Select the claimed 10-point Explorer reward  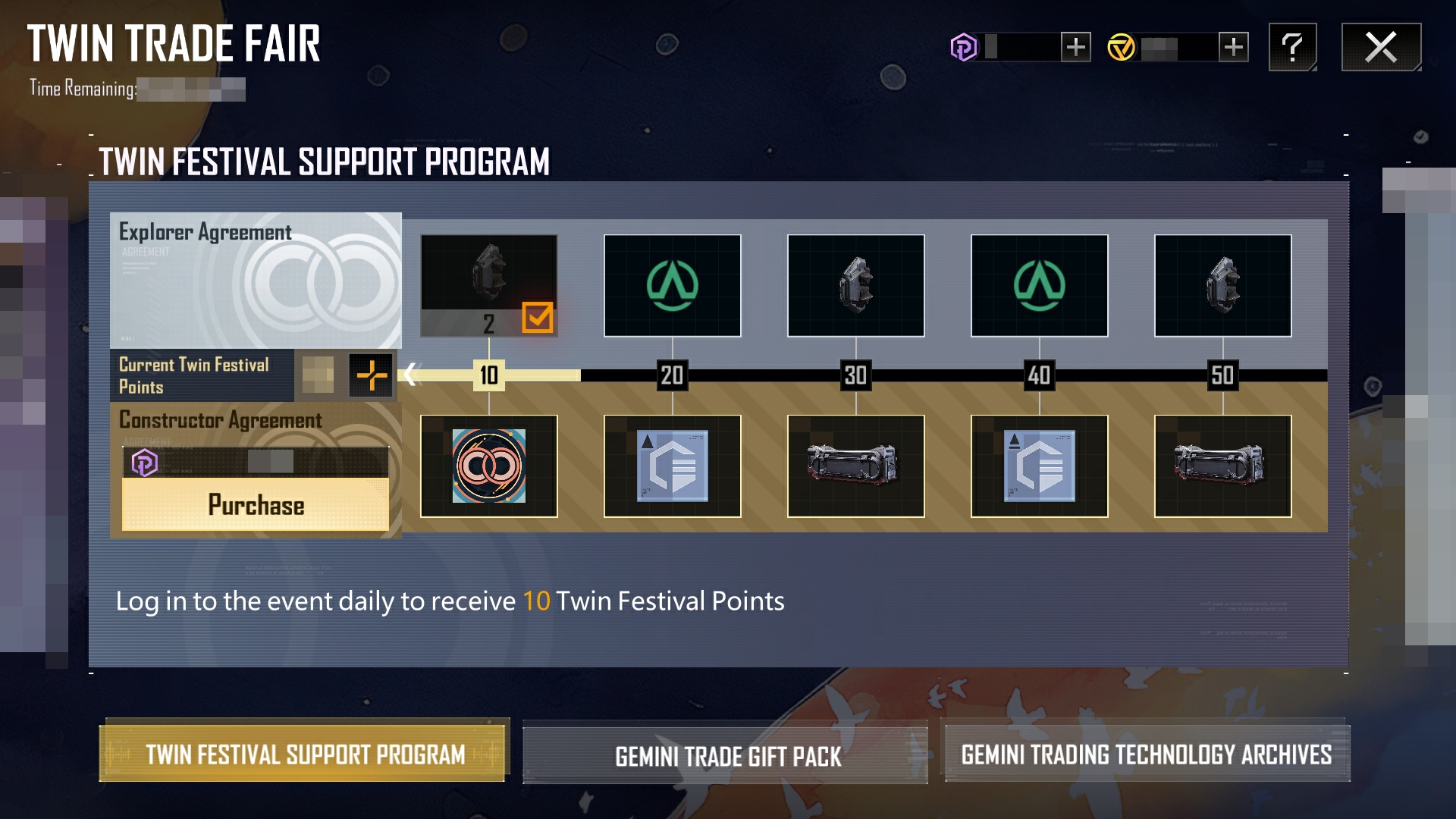489,285
